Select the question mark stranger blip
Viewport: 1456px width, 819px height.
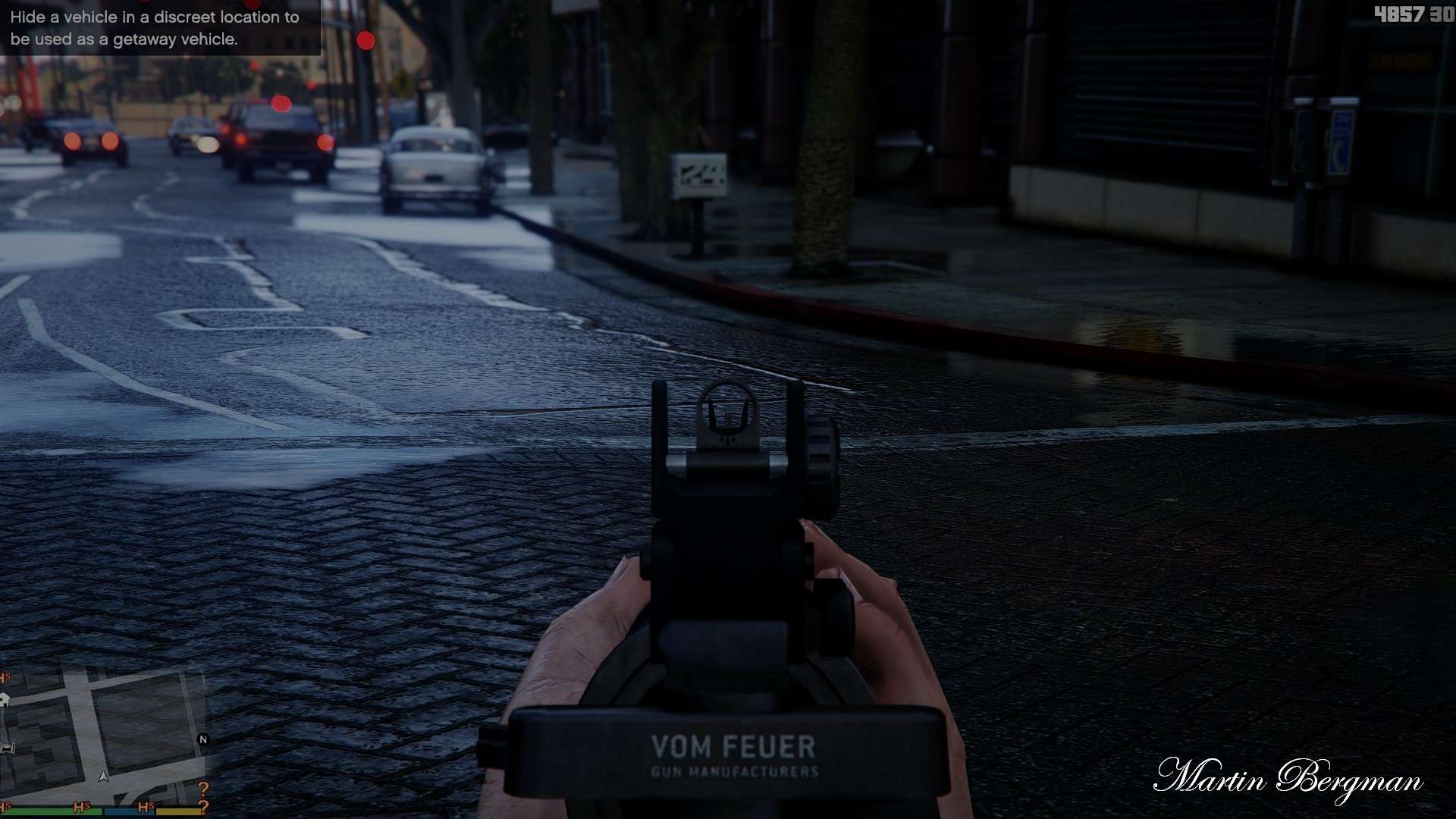203,789
